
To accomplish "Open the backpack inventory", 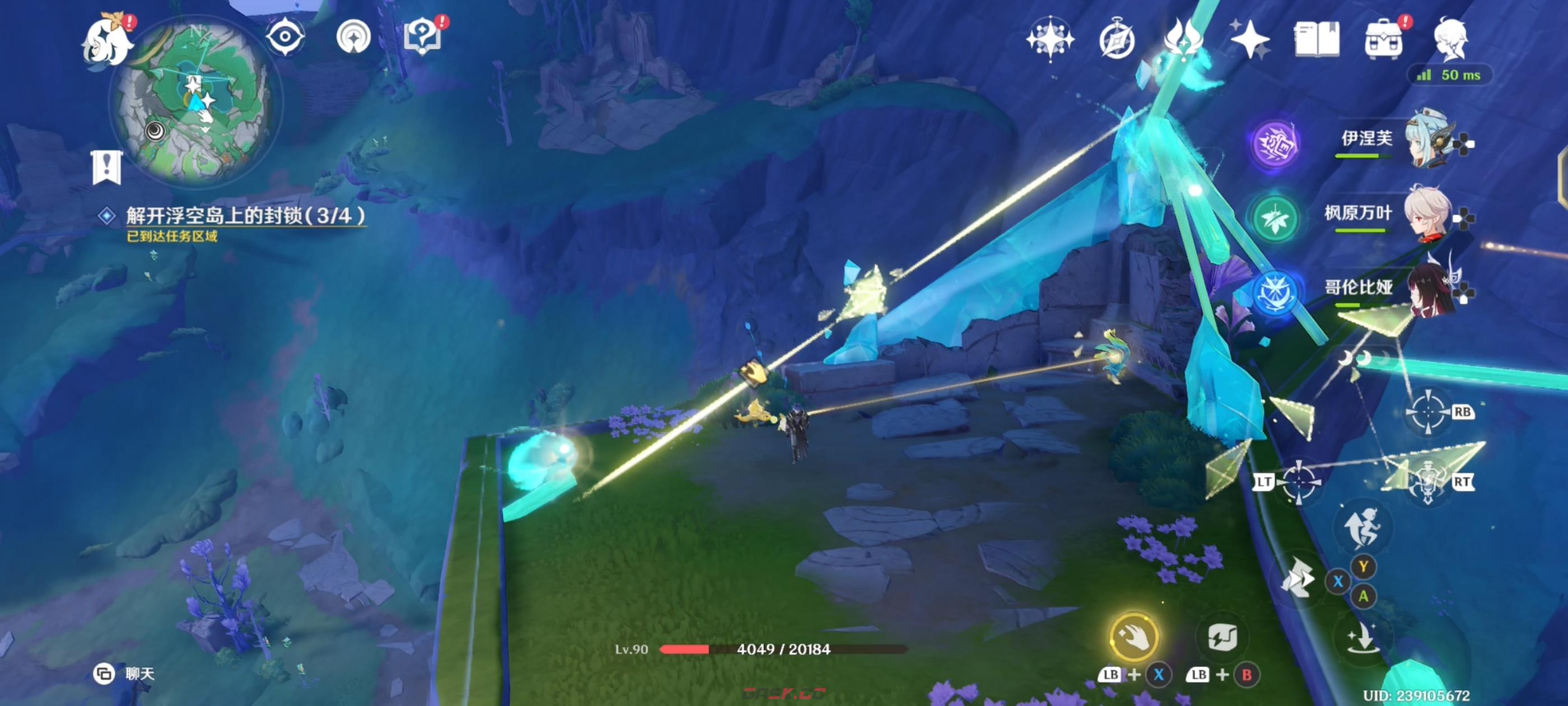I will pyautogui.click(x=1383, y=40).
